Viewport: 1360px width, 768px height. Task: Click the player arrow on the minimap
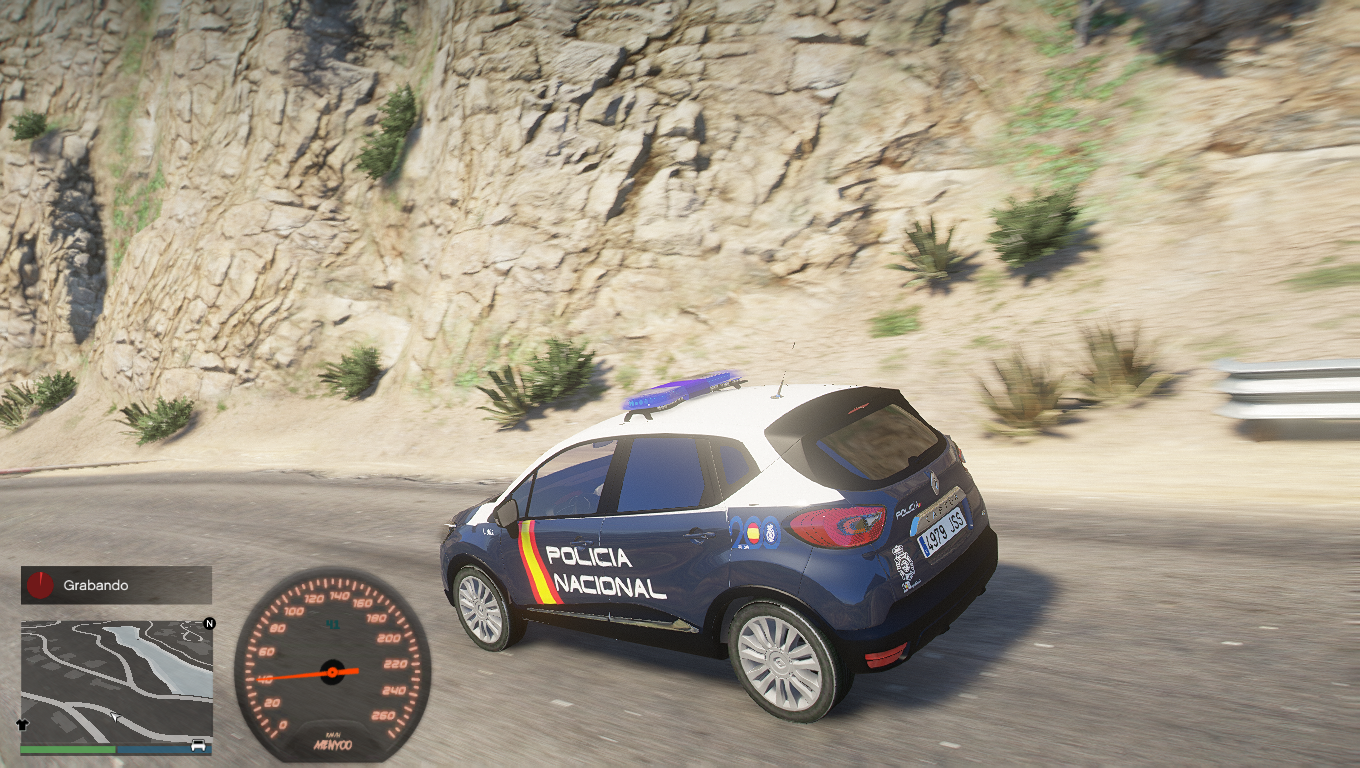pyautogui.click(x=117, y=717)
